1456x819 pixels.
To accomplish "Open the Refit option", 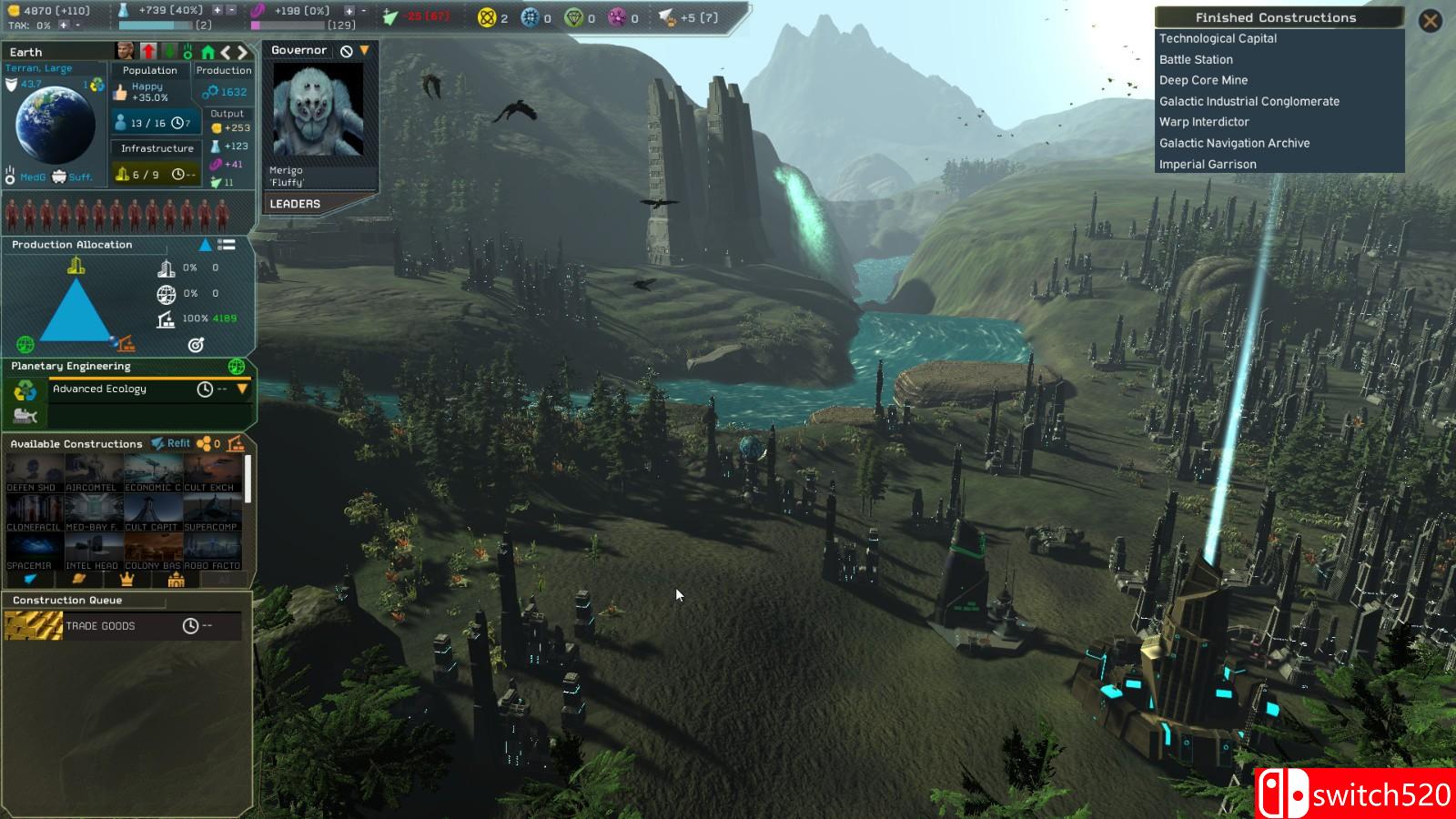I will 171,443.
